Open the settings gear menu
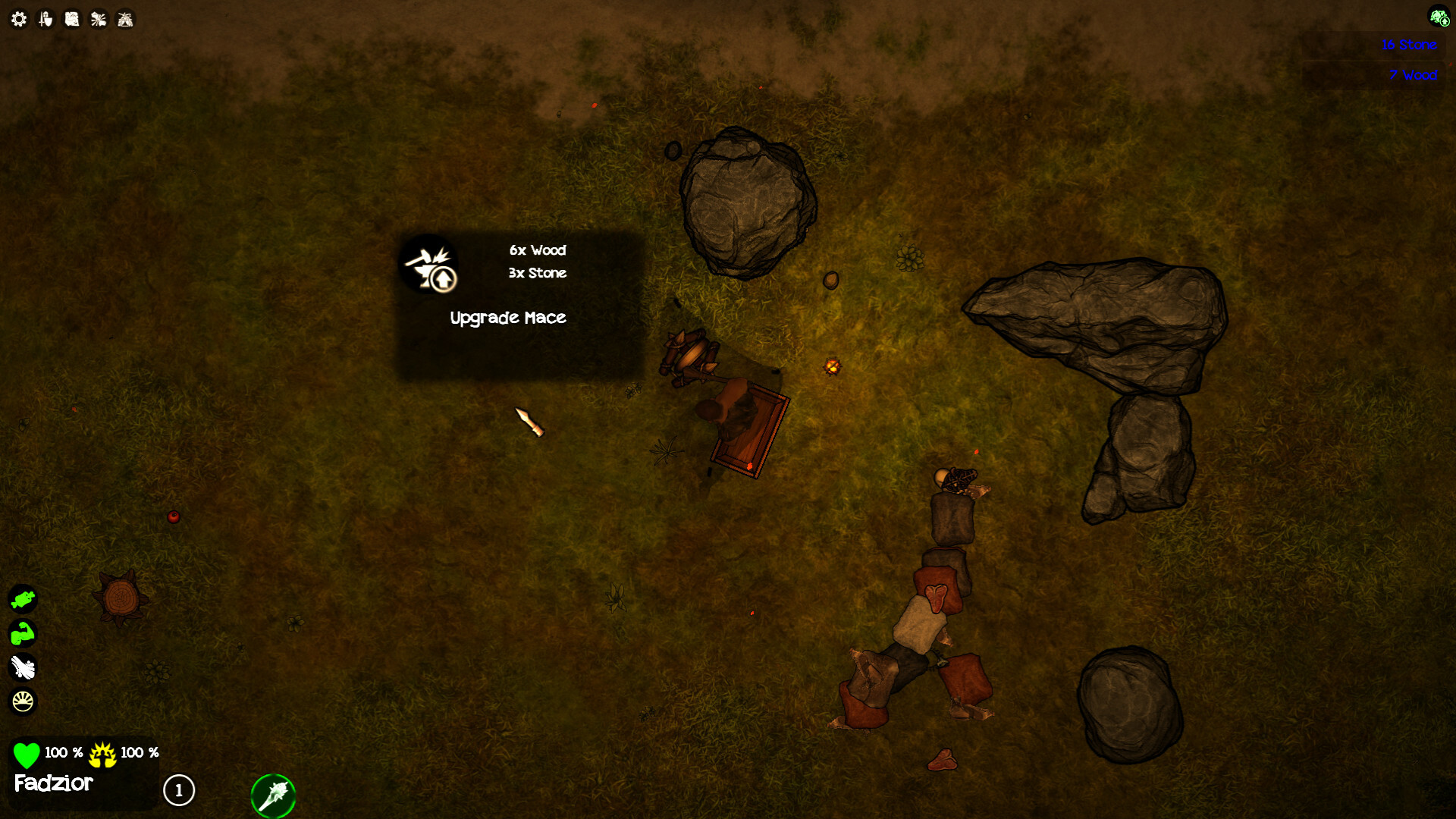The height and width of the screenshot is (819, 1456). pos(18,18)
